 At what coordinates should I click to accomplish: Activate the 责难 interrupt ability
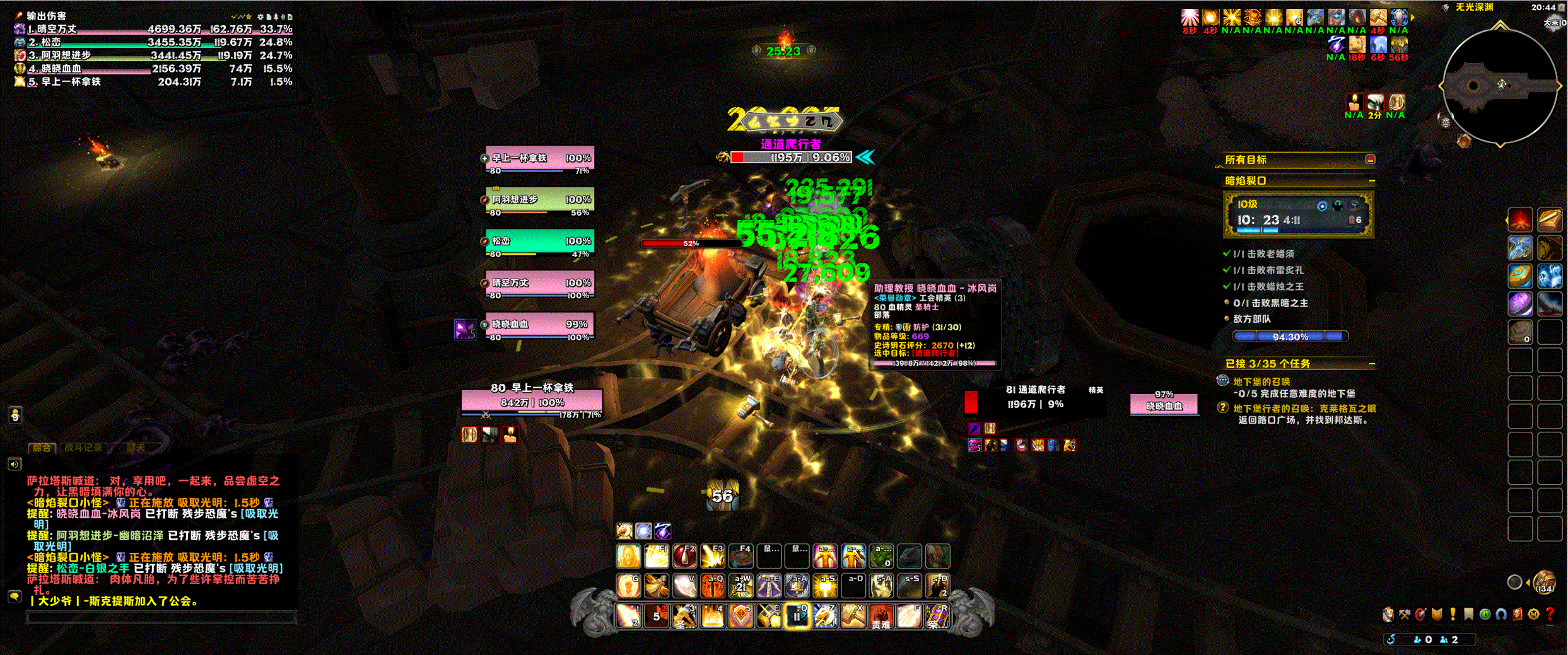[881, 616]
